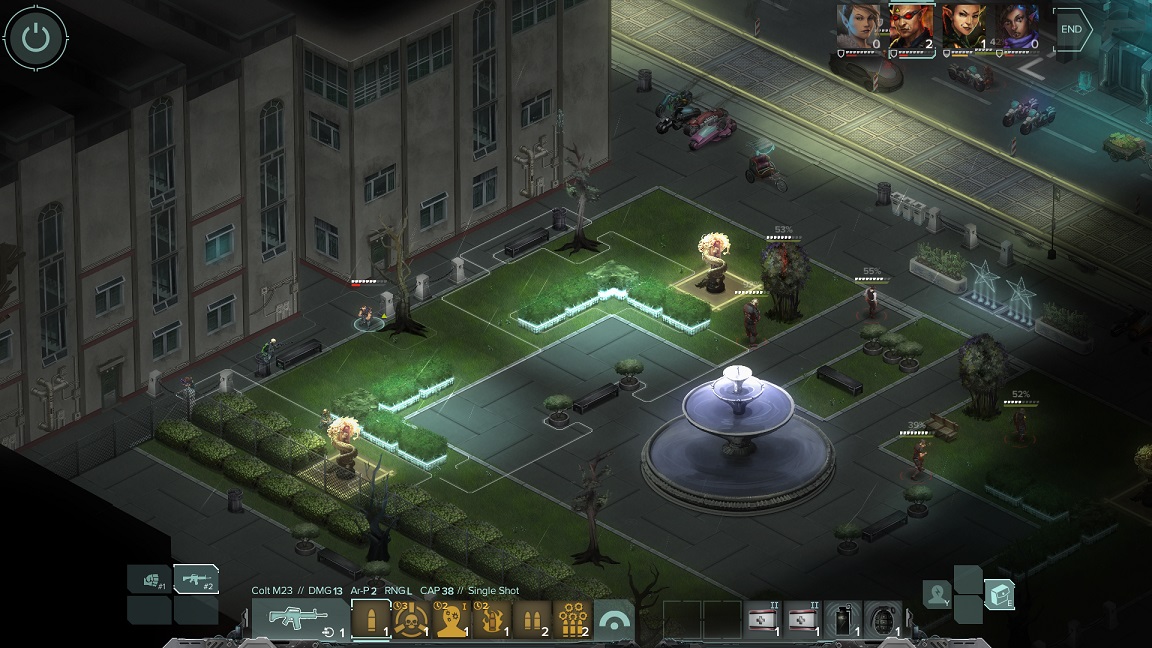End the current turn
The image size is (1152, 648).
[x=1071, y=30]
